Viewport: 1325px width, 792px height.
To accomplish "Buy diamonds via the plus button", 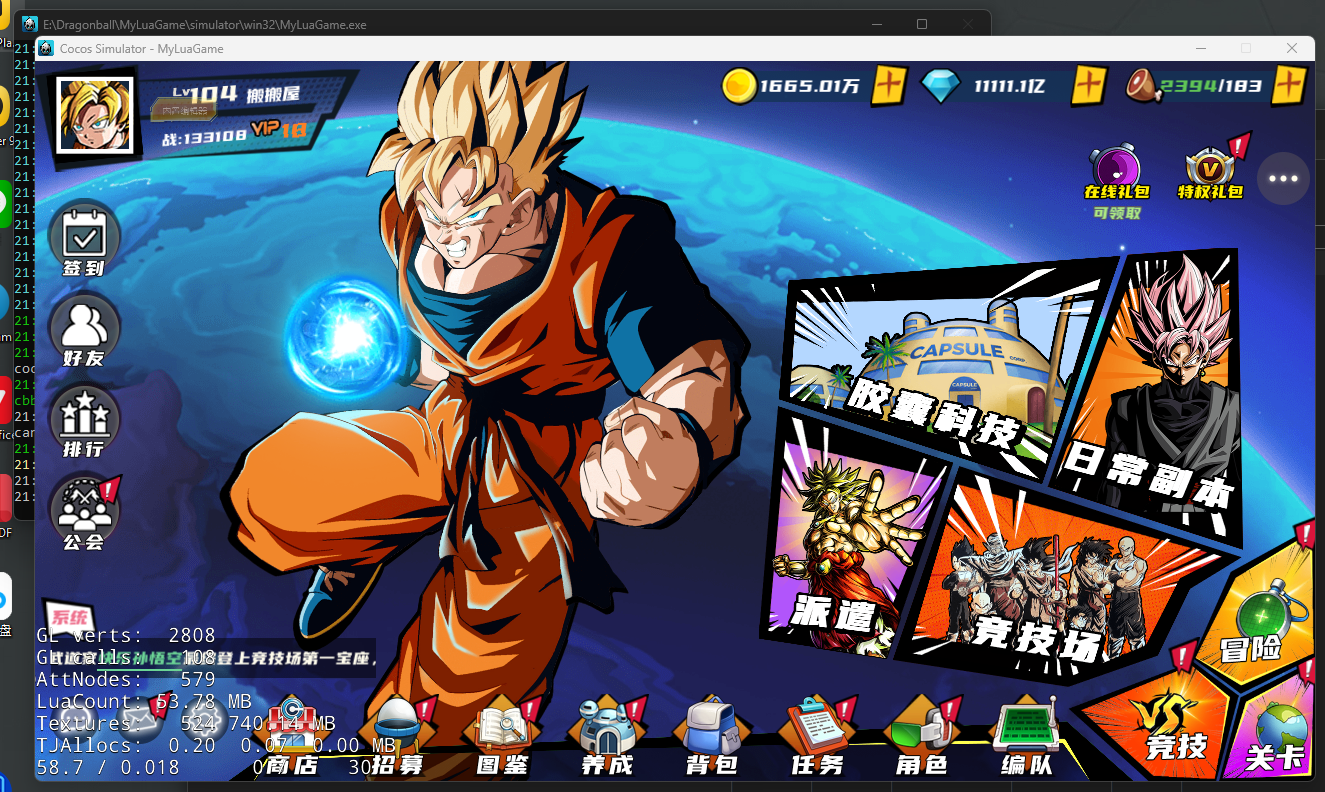I will click(1089, 86).
